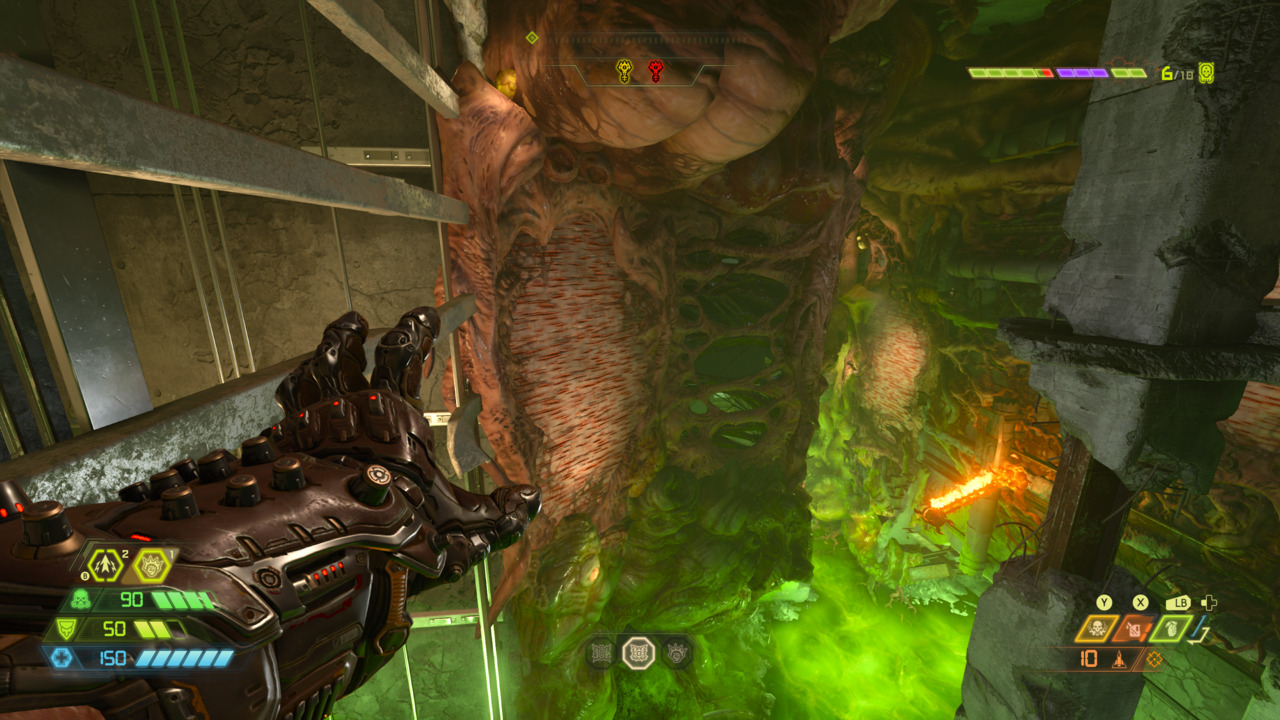Toggle the crowned skull equipment slot marked 1
Screen dimensions: 1280x720
150,567
